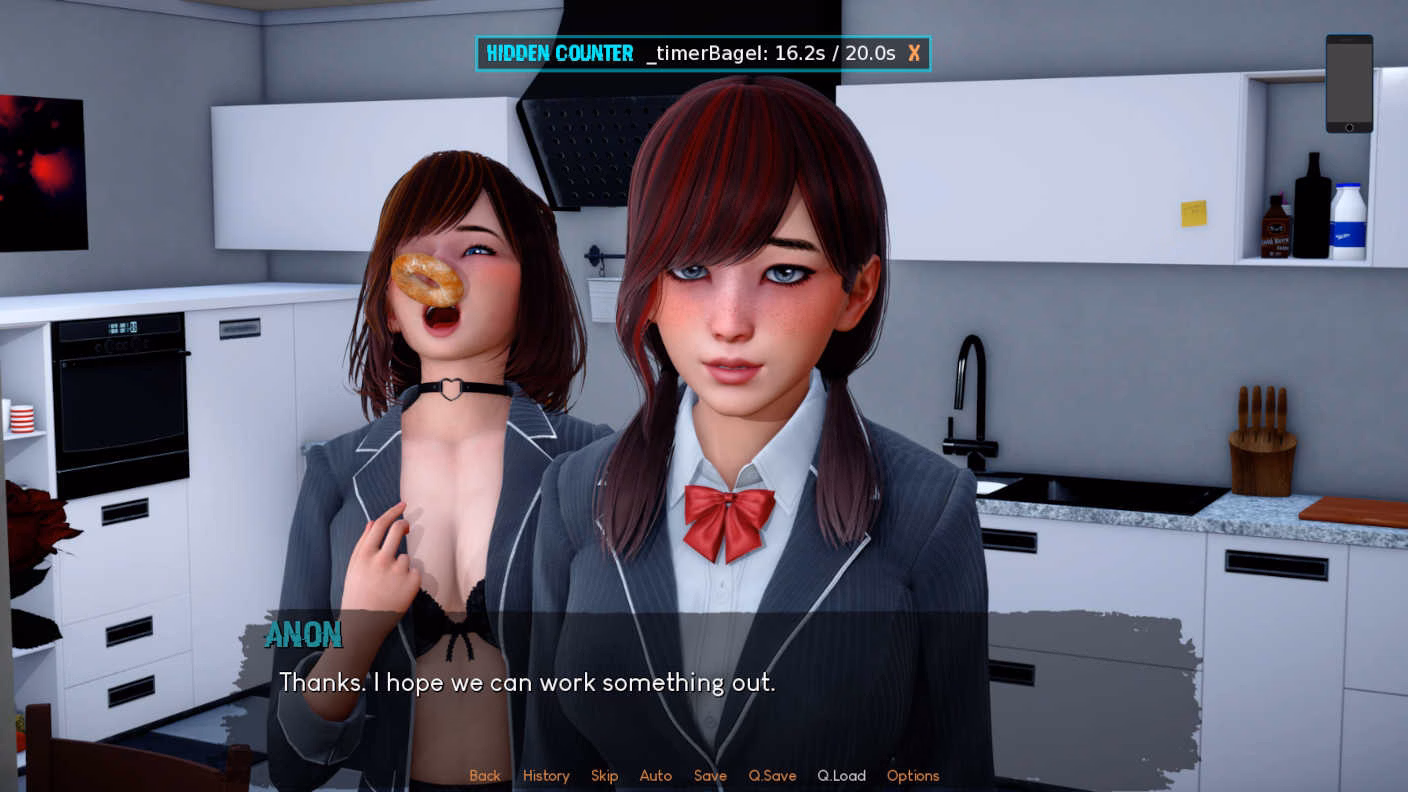The width and height of the screenshot is (1408, 792).
Task: Open the Options menu
Action: 913,776
